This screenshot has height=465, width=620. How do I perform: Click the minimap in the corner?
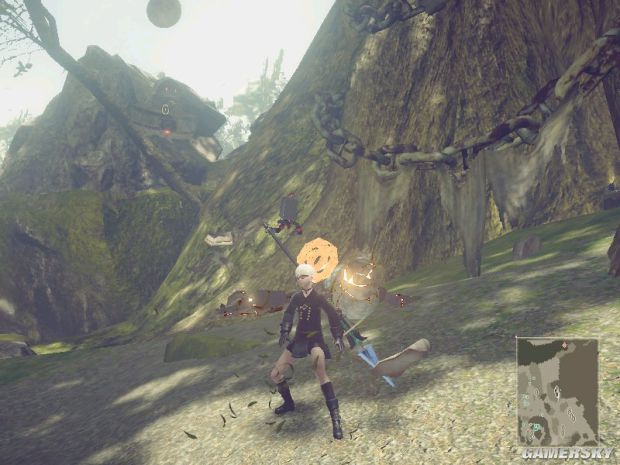[557, 390]
